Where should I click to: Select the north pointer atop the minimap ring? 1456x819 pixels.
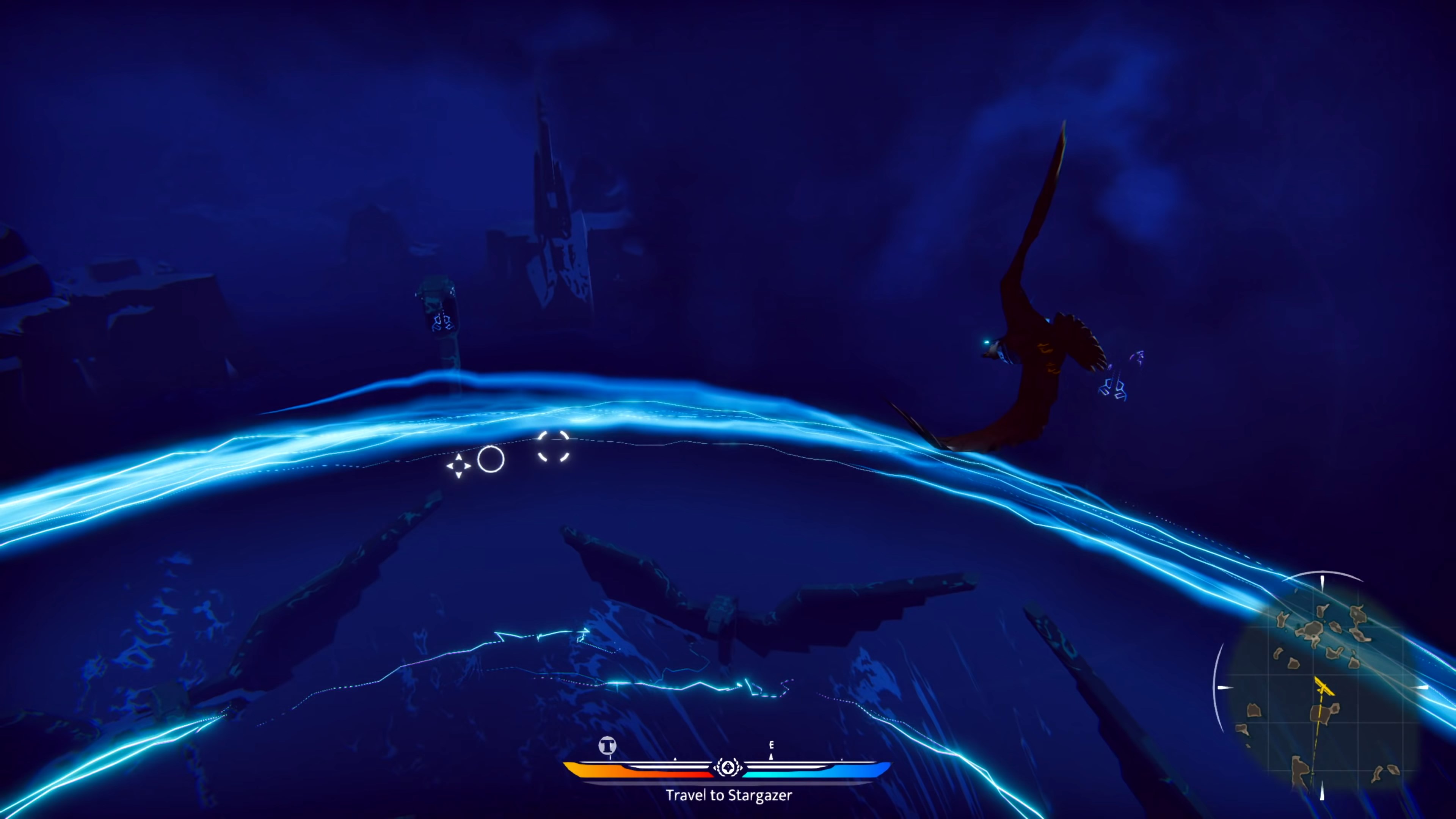click(1322, 583)
